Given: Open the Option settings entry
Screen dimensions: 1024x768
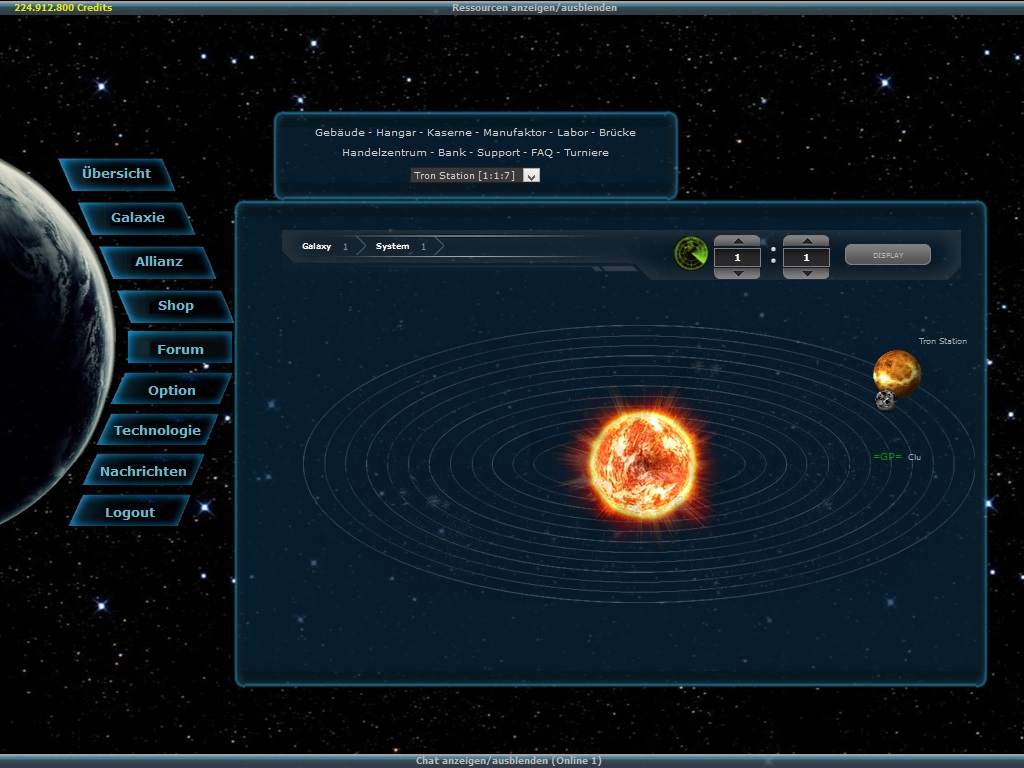Looking at the screenshot, I should pyautogui.click(x=172, y=390).
